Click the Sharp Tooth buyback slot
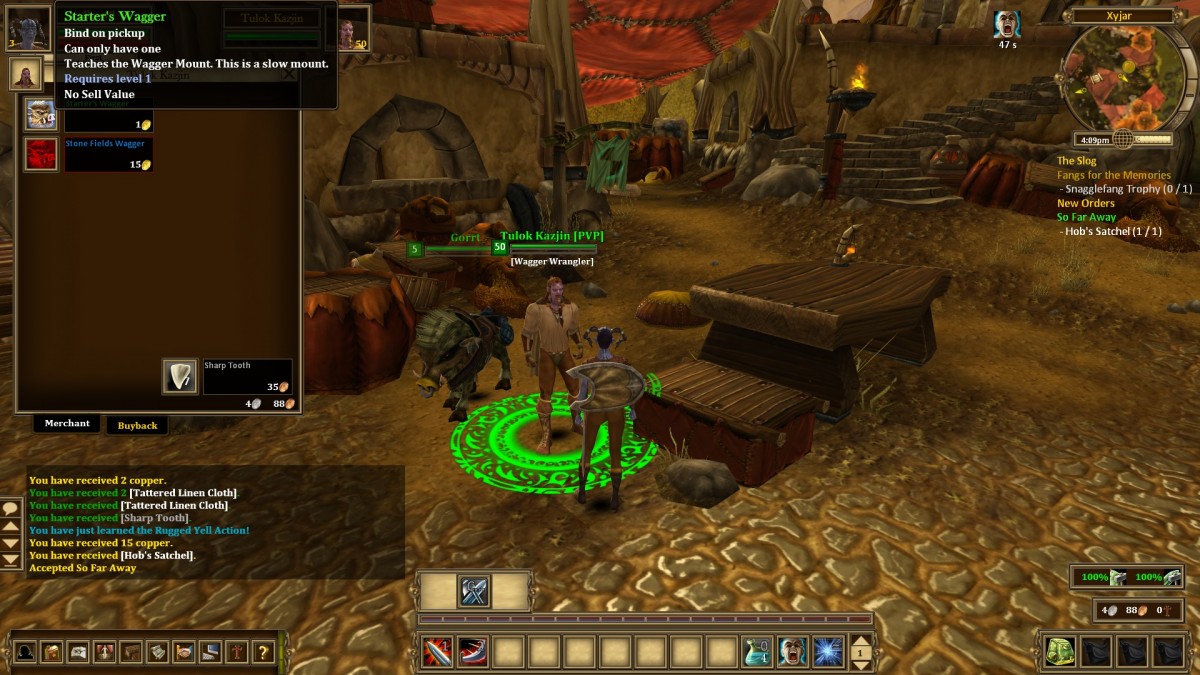The width and height of the screenshot is (1200, 675). (x=180, y=376)
